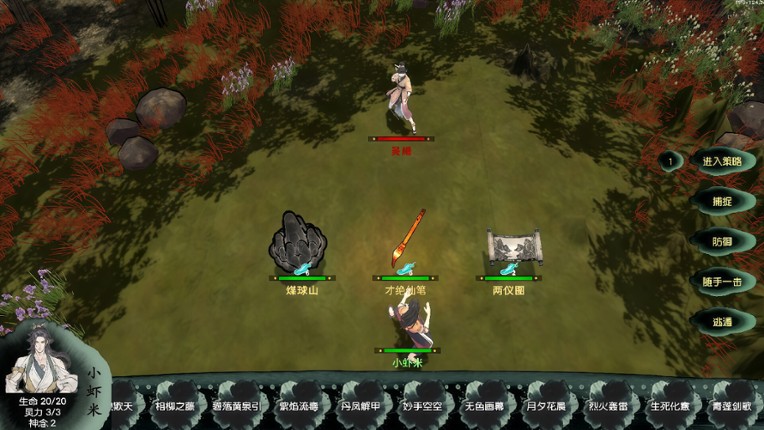The width and height of the screenshot is (764, 430).
Task: Flee battle with the 逃遁 button
Action: [x=722, y=322]
